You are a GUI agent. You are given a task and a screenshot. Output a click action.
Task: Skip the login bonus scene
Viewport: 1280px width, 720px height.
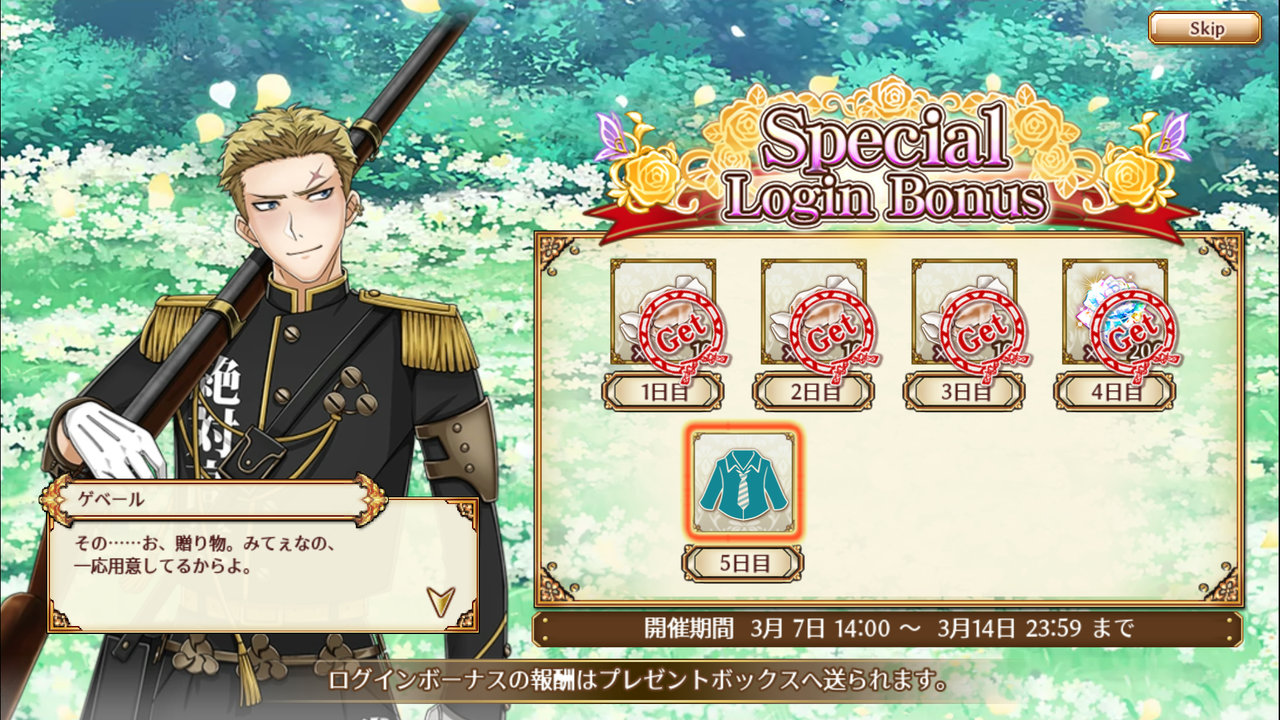(x=1204, y=28)
